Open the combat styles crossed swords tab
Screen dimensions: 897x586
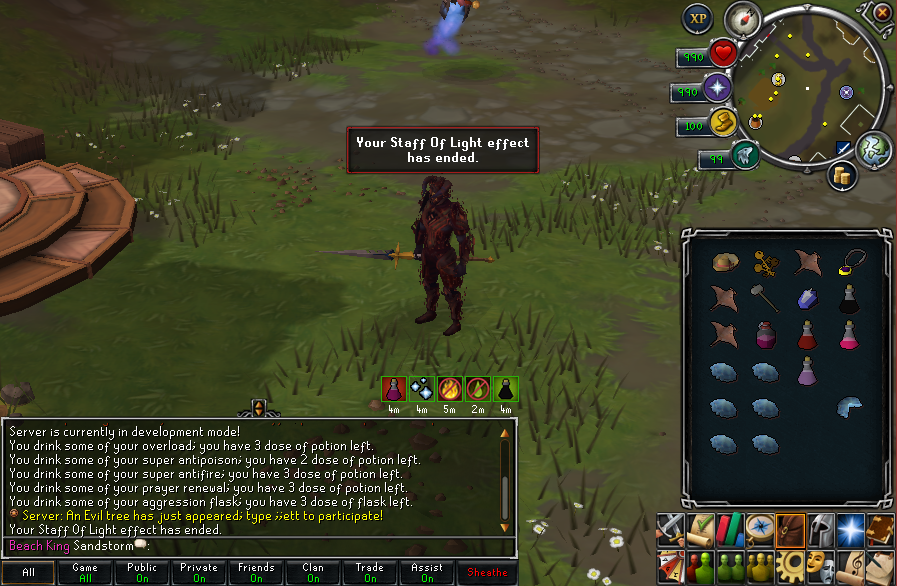[671, 527]
